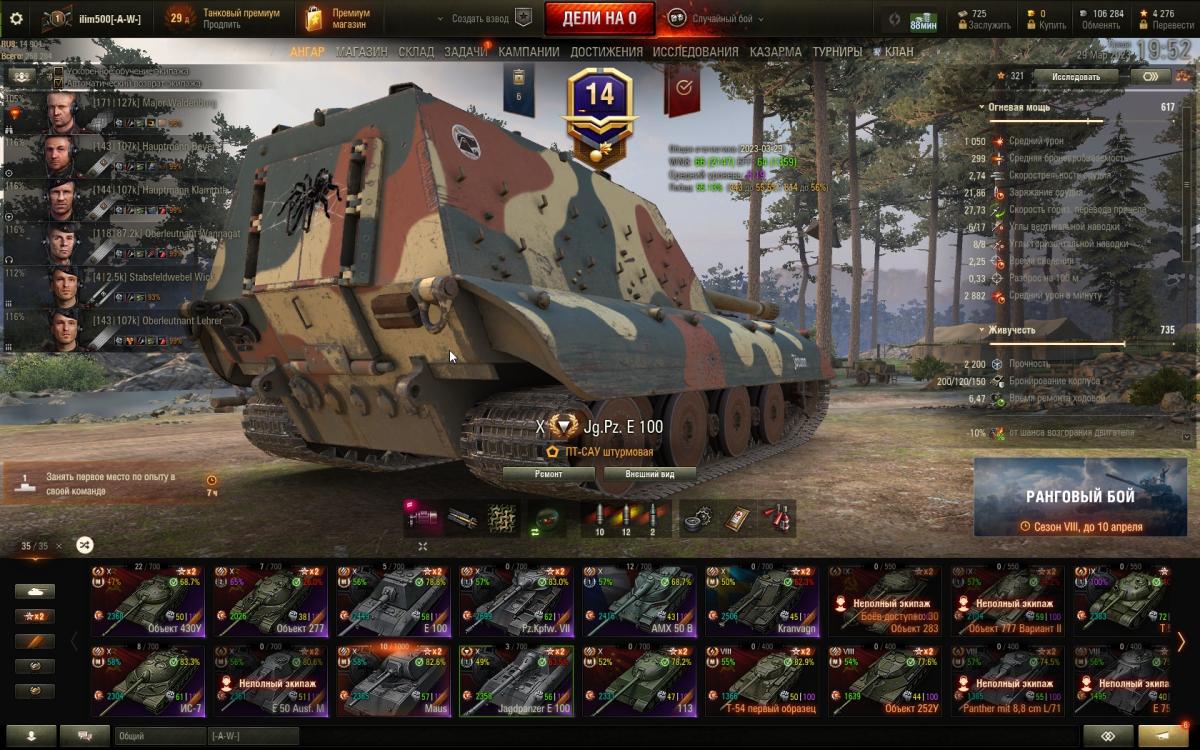
Task: Open the Задачи tab
Action: pyautogui.click(x=466, y=52)
